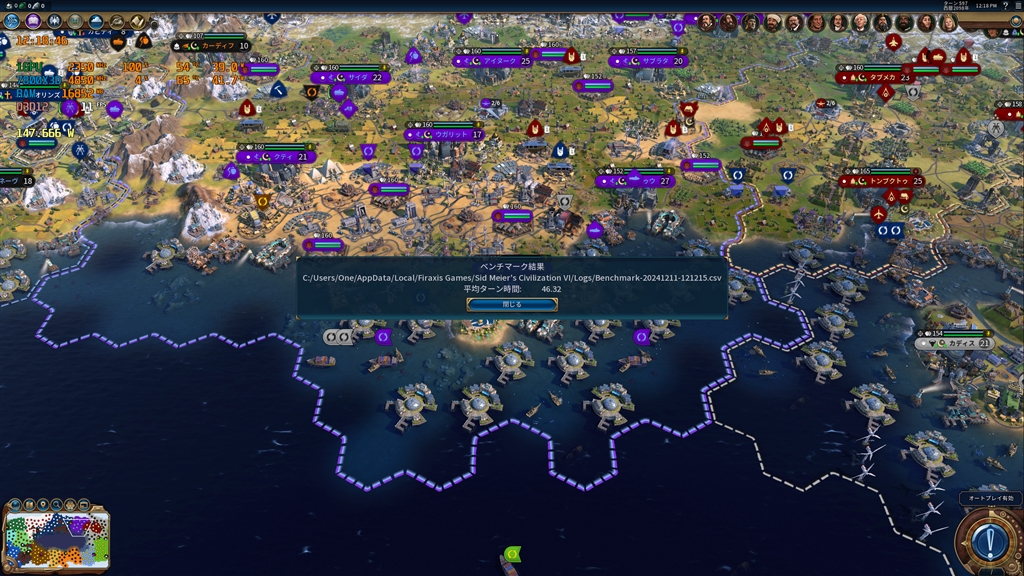Click the minimap

[57, 540]
